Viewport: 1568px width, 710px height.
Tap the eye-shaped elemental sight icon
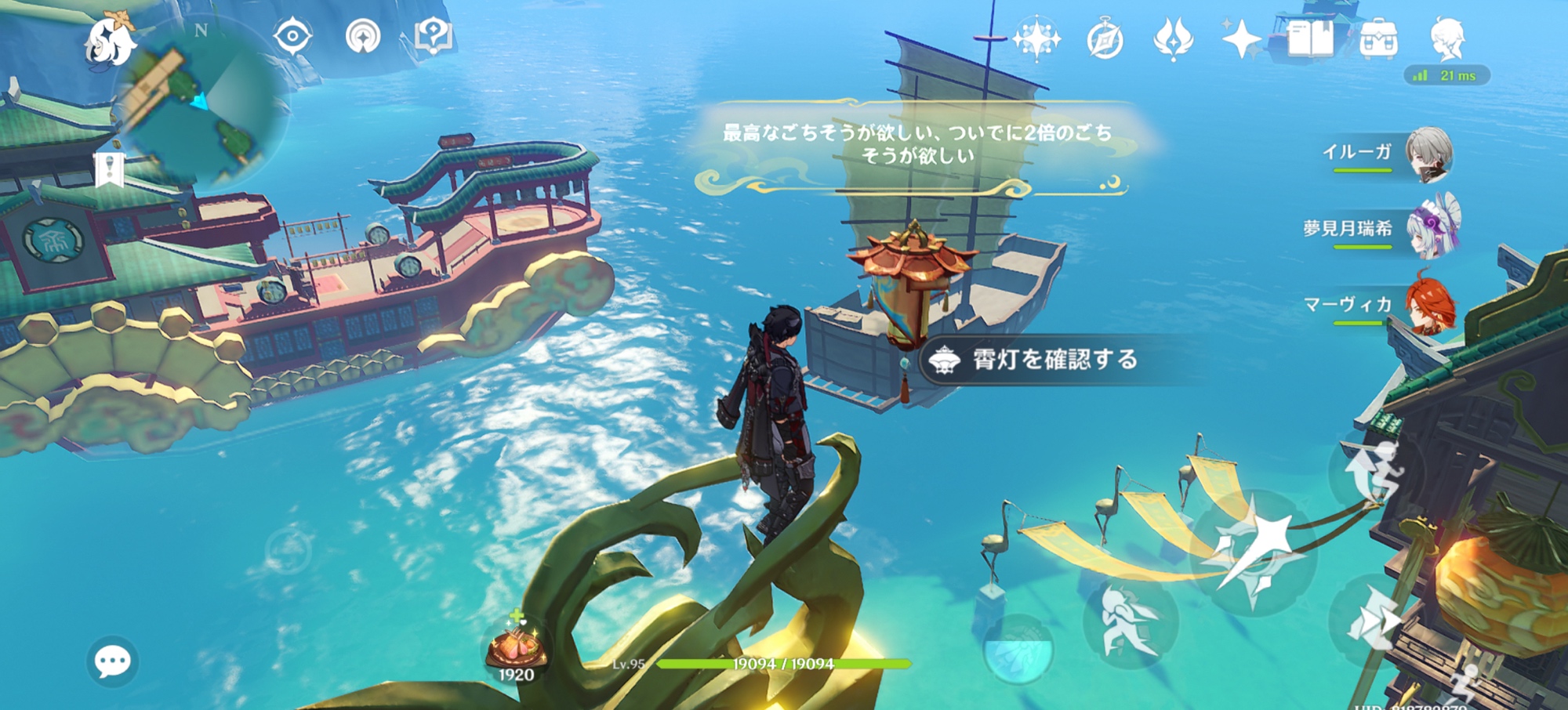pos(292,36)
